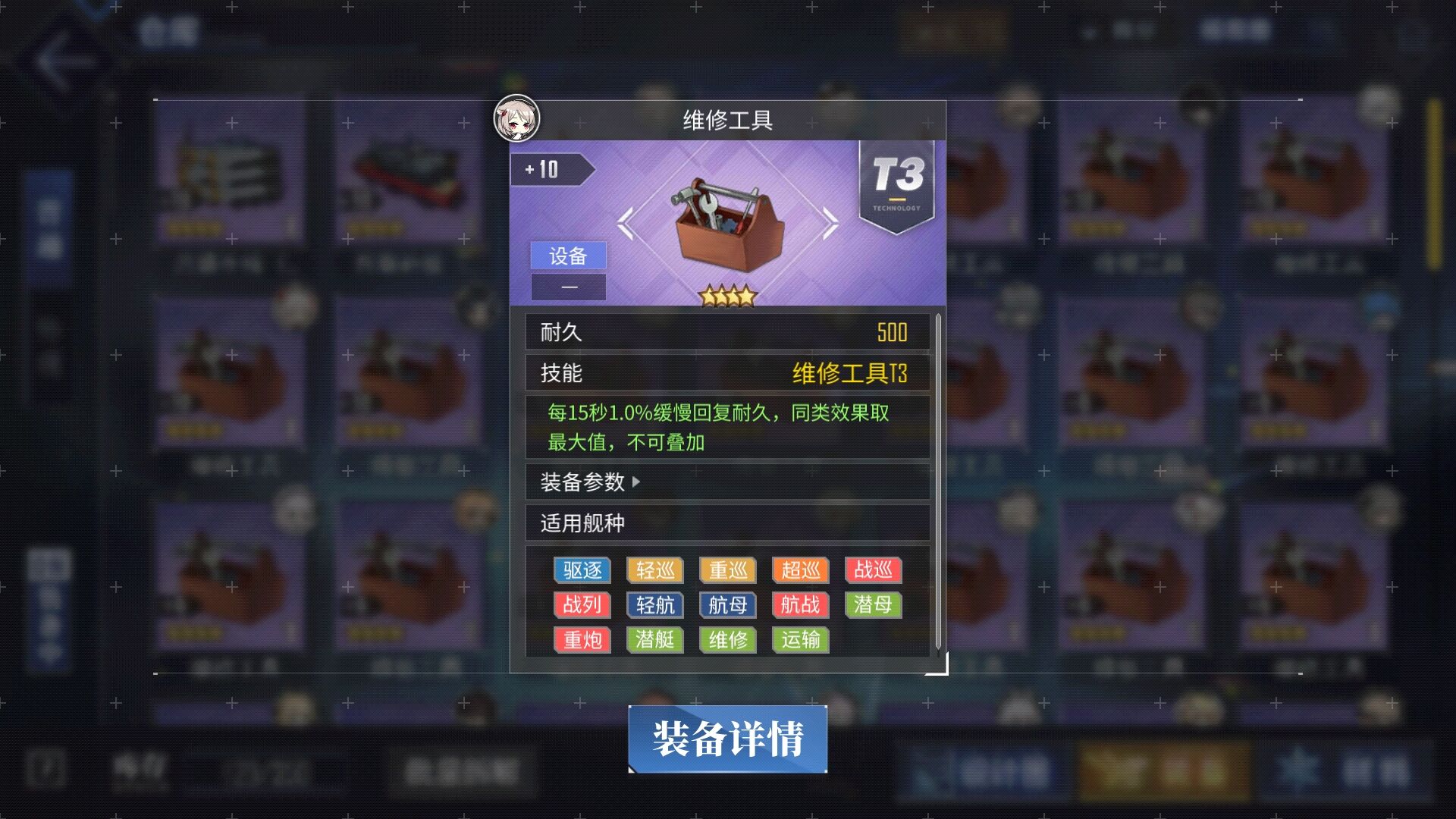The height and width of the screenshot is (819, 1456).
Task: Select the 设备 equipment type label
Action: (568, 256)
